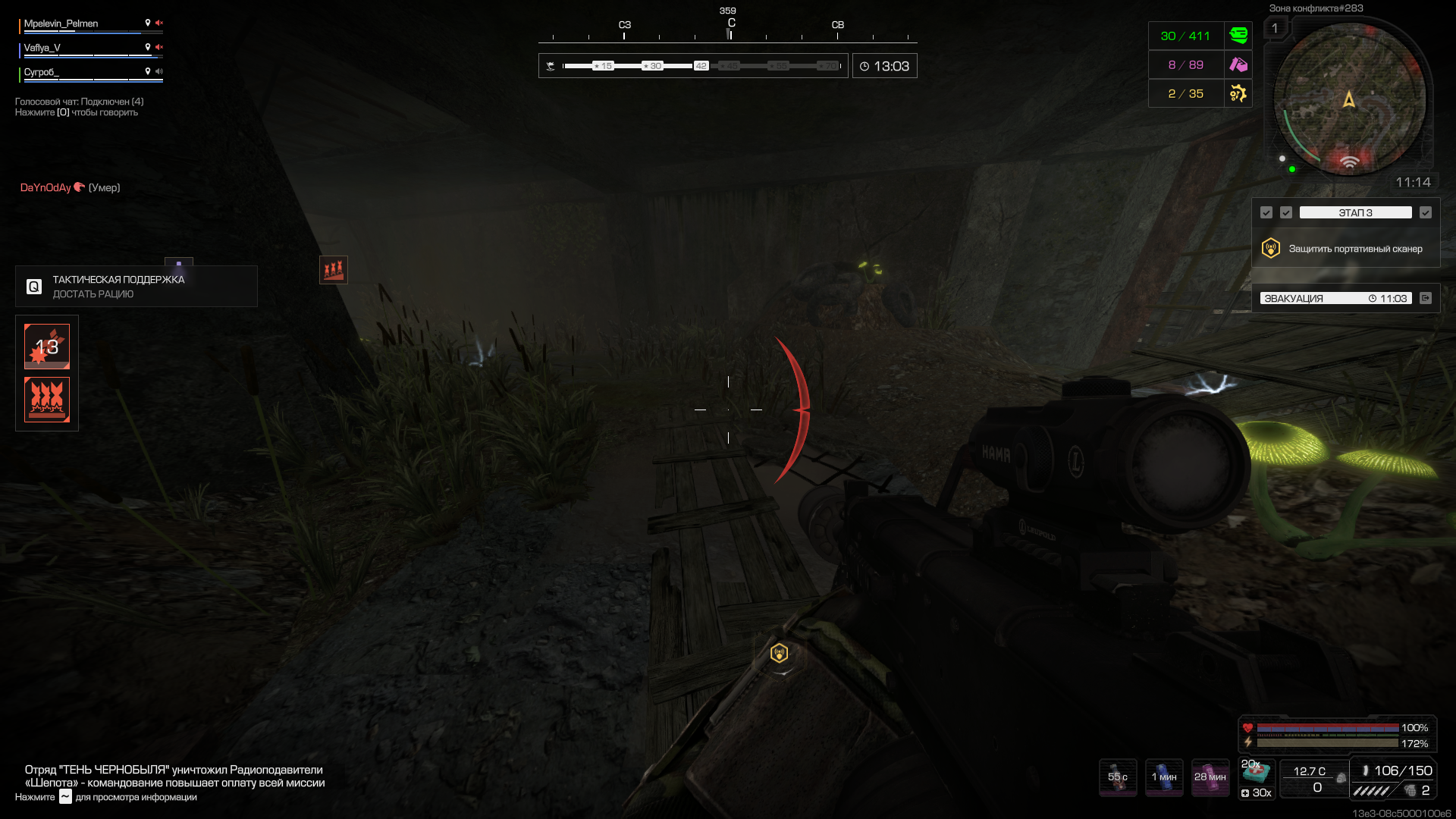The height and width of the screenshot is (819, 1456).
Task: Click the backpack icon
Action: point(1341,778)
